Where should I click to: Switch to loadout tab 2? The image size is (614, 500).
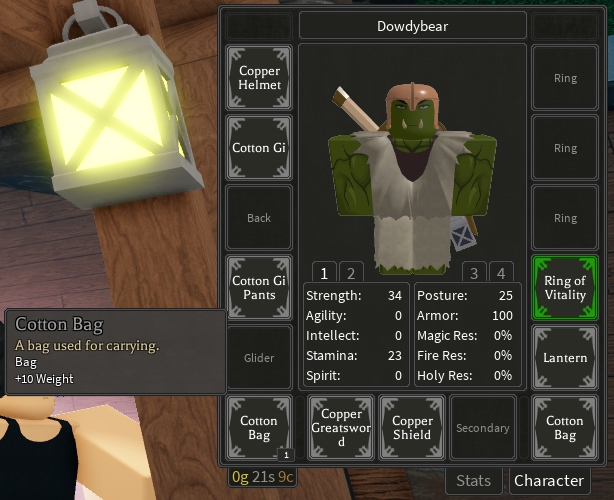[x=350, y=272]
